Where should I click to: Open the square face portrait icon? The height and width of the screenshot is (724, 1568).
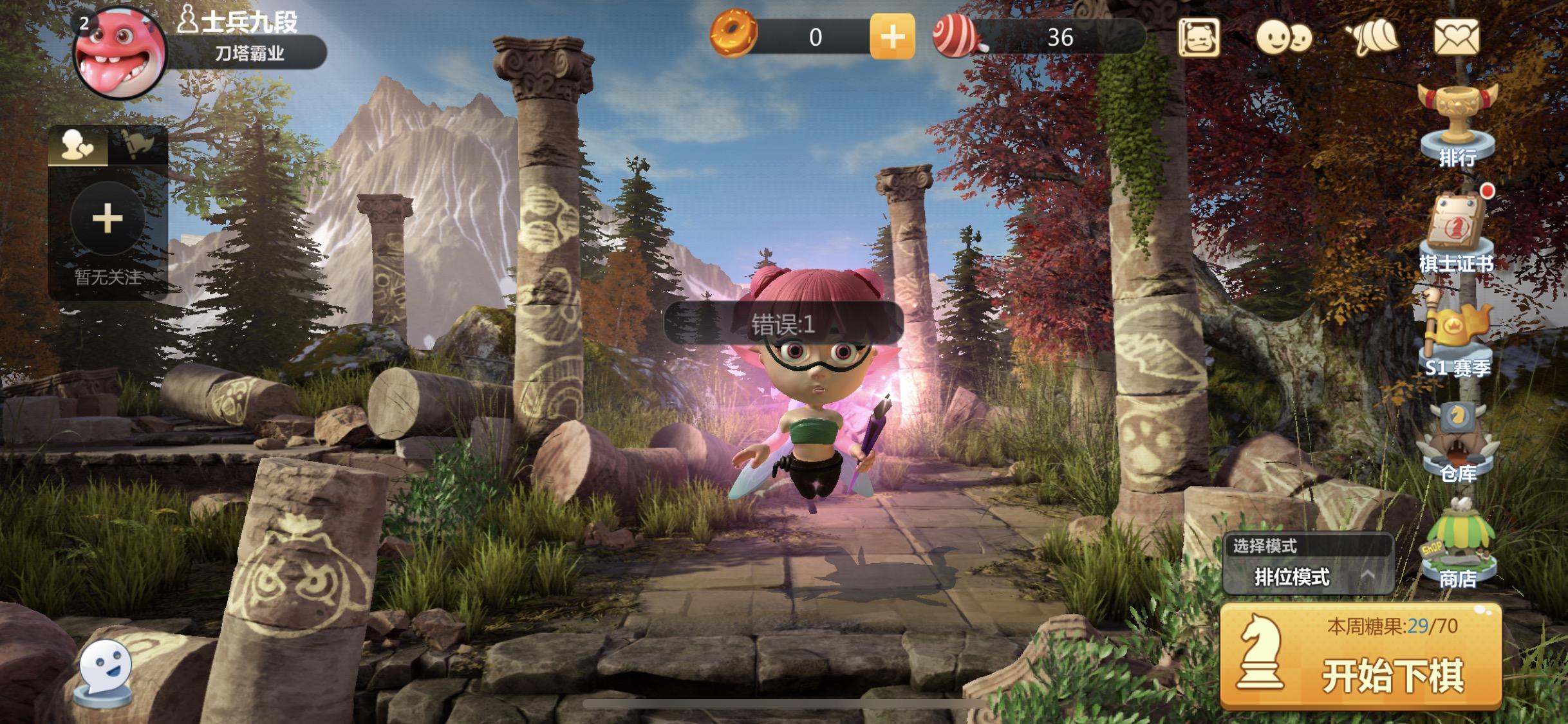coord(1199,37)
